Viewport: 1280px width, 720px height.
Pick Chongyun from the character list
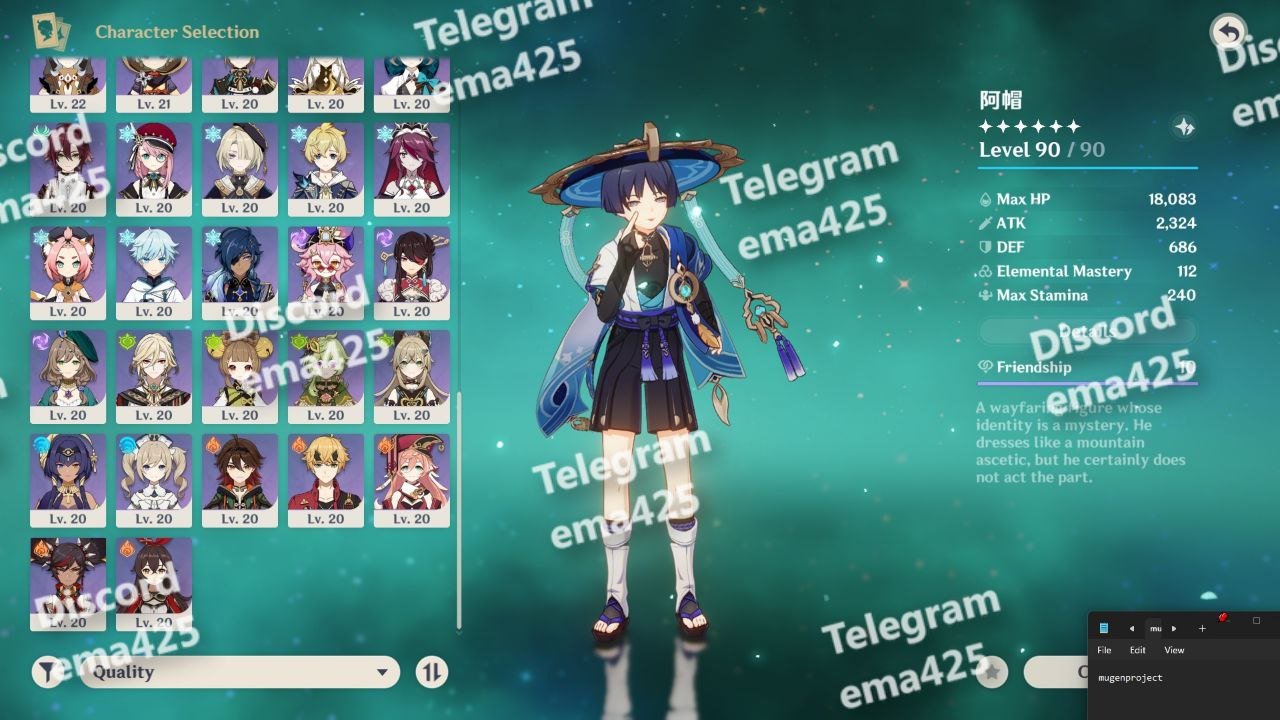(x=154, y=266)
